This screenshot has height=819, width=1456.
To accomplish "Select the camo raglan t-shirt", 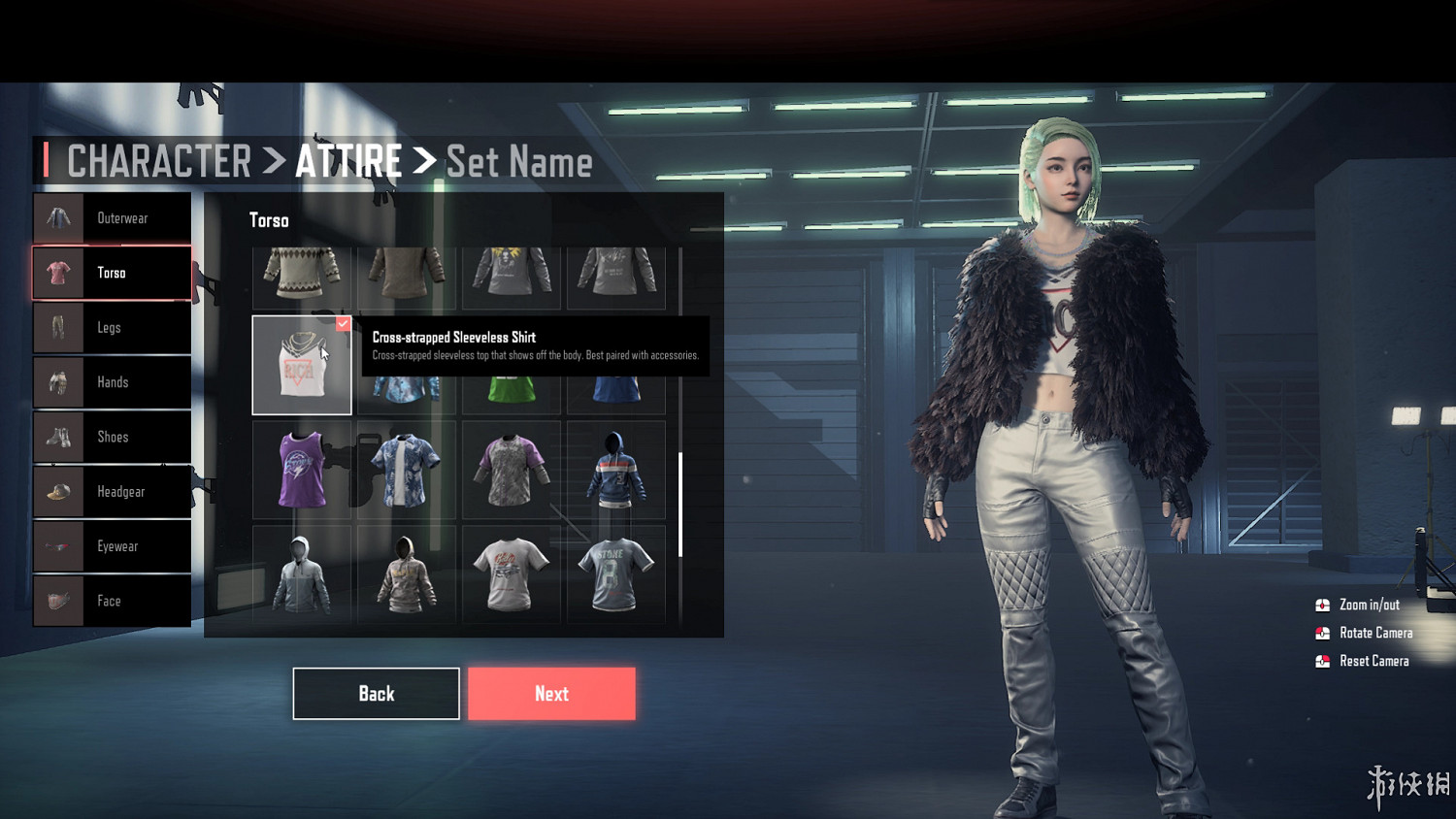I will [511, 471].
